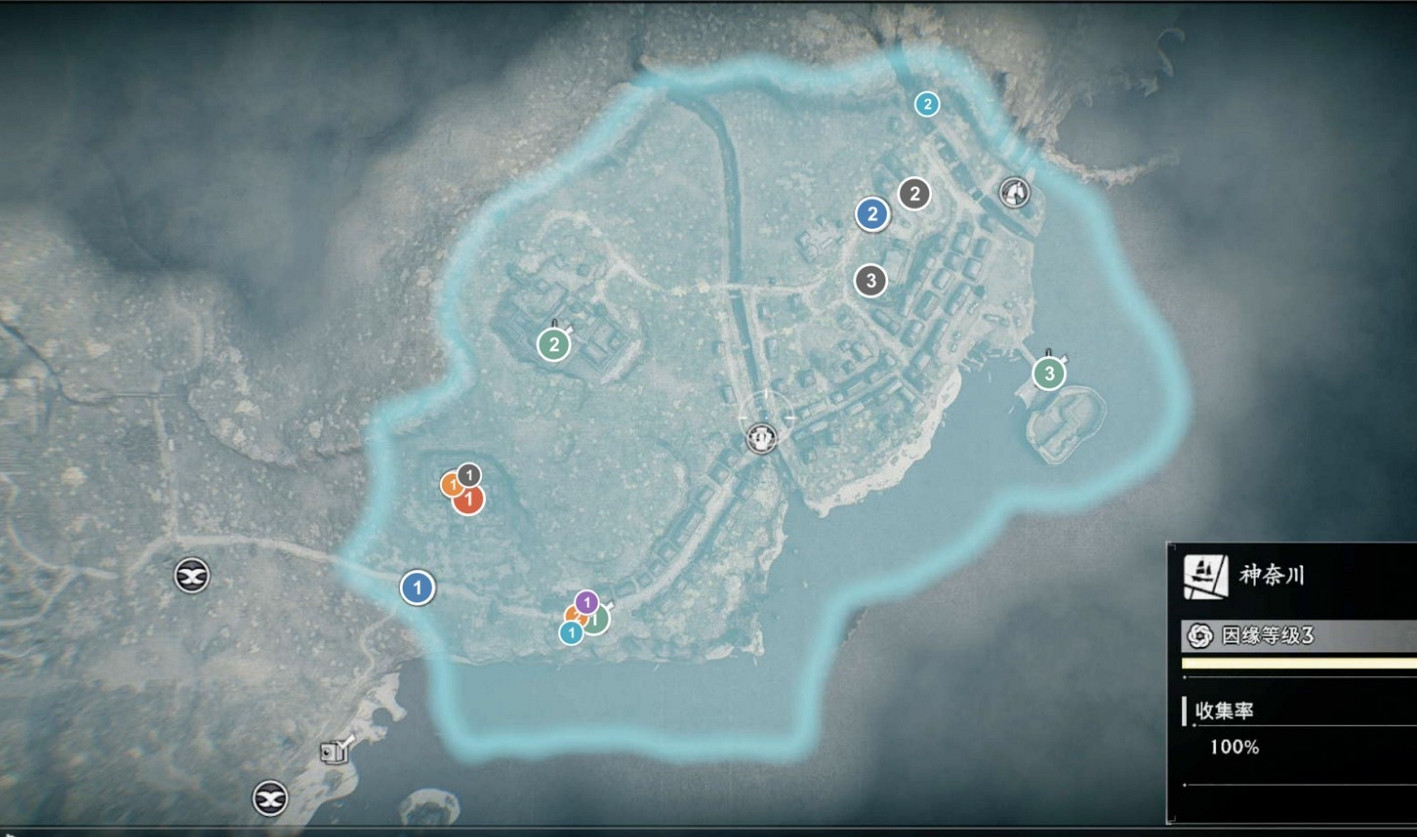Viewport: 1417px width, 837px height.
Task: Select the blue circle 2 marker in the town area
Action: 872,212
